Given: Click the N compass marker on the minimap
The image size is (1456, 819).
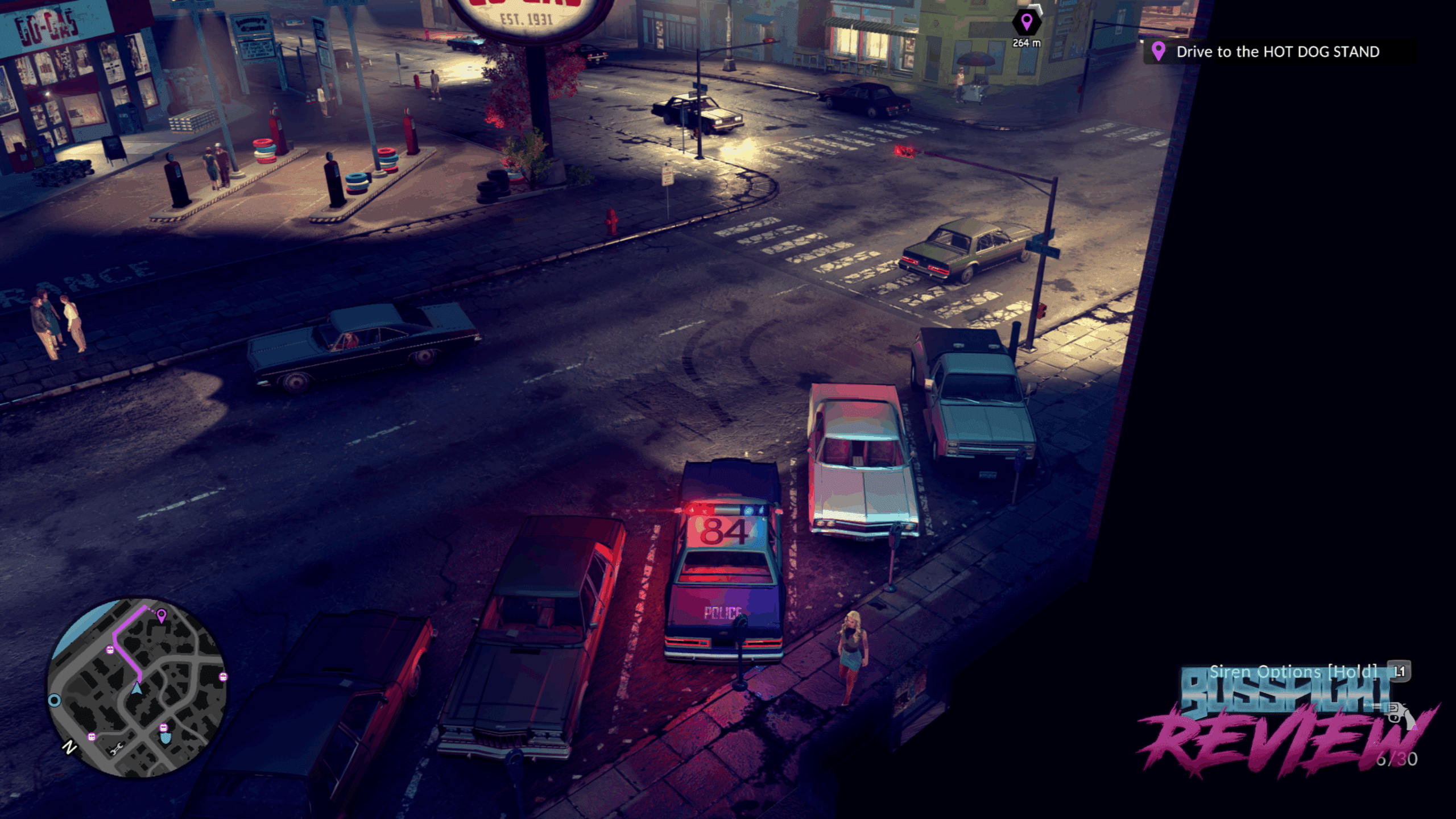Looking at the screenshot, I should pyautogui.click(x=69, y=747).
